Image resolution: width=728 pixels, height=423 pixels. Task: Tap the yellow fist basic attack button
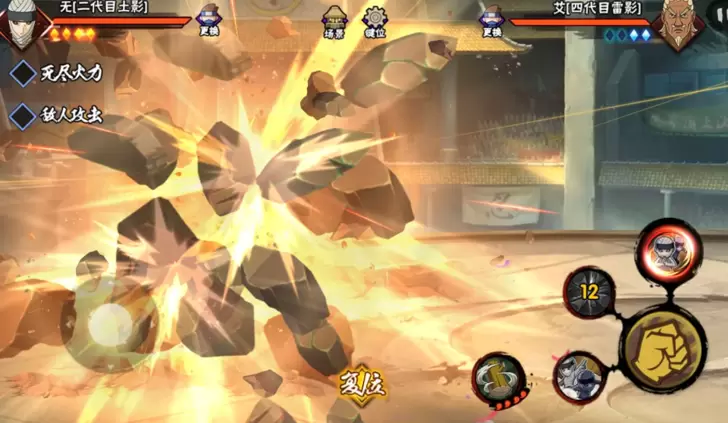click(x=663, y=347)
